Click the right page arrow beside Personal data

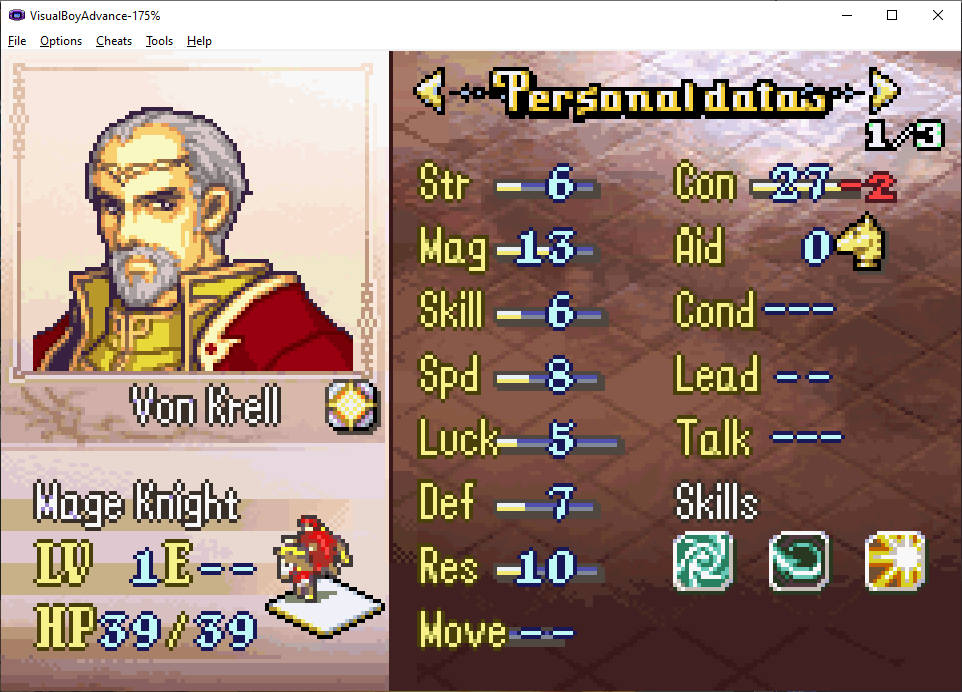pos(885,92)
